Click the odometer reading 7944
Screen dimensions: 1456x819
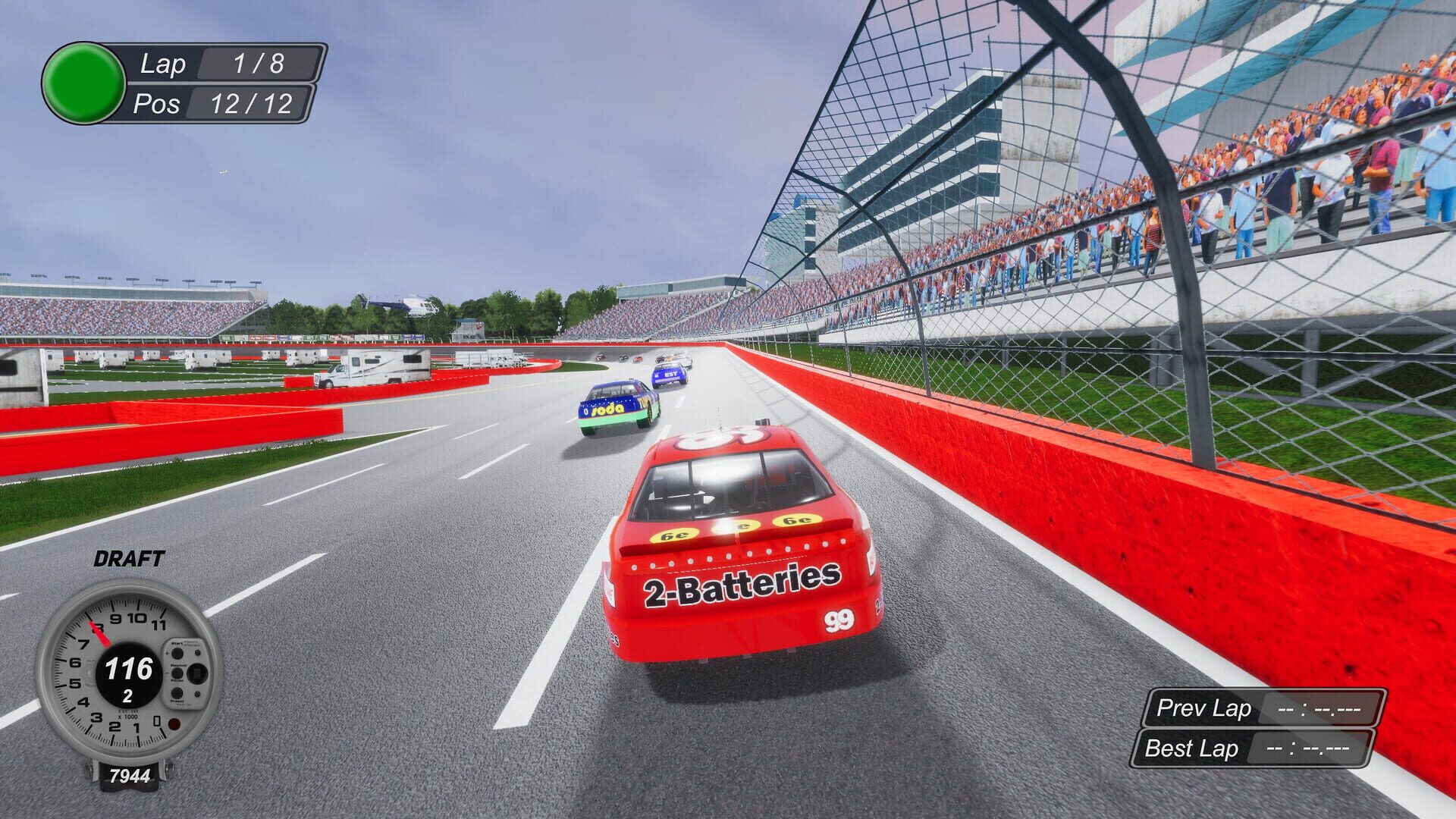(x=129, y=775)
